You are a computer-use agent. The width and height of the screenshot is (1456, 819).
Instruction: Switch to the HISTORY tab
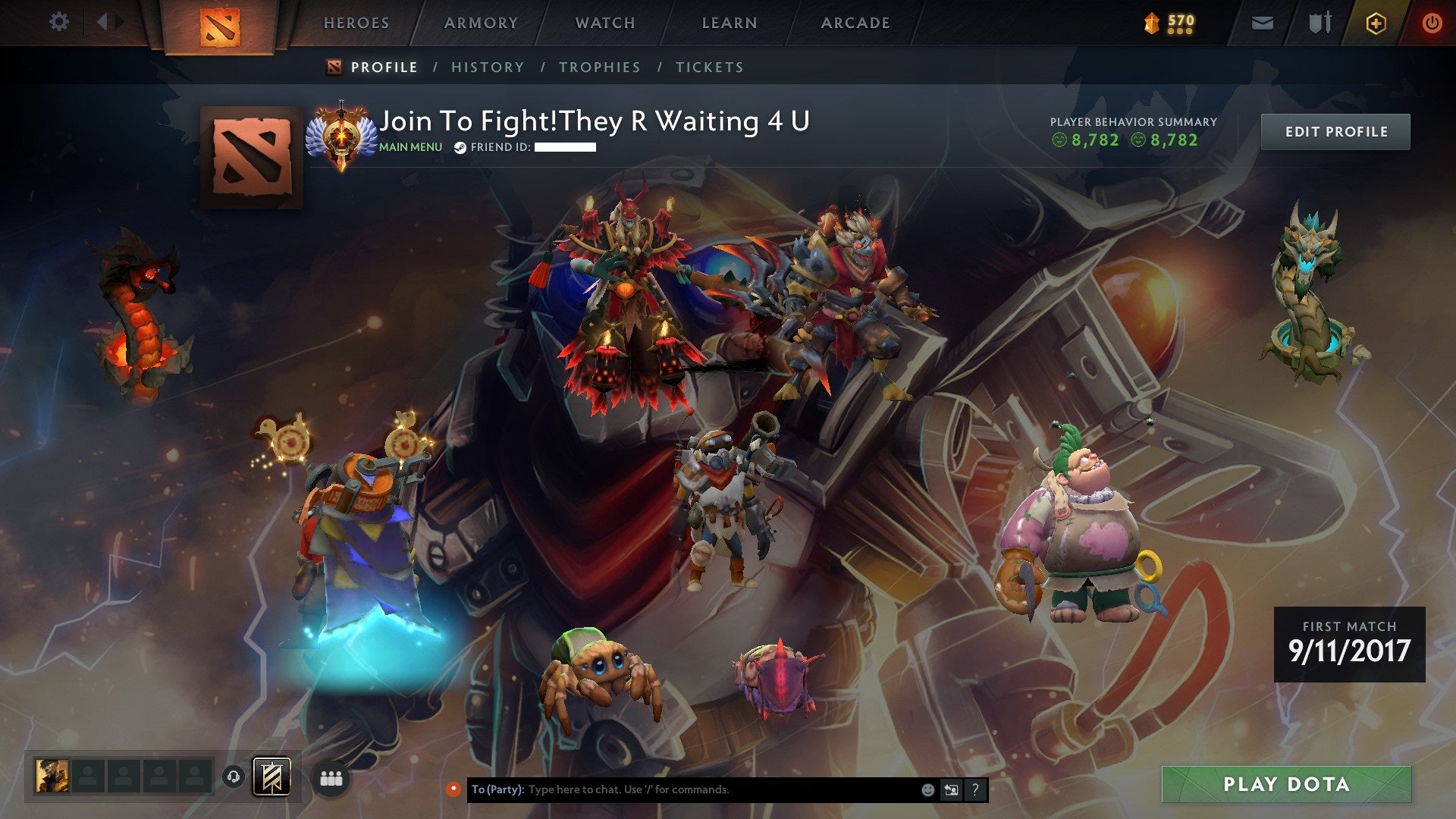[x=487, y=67]
